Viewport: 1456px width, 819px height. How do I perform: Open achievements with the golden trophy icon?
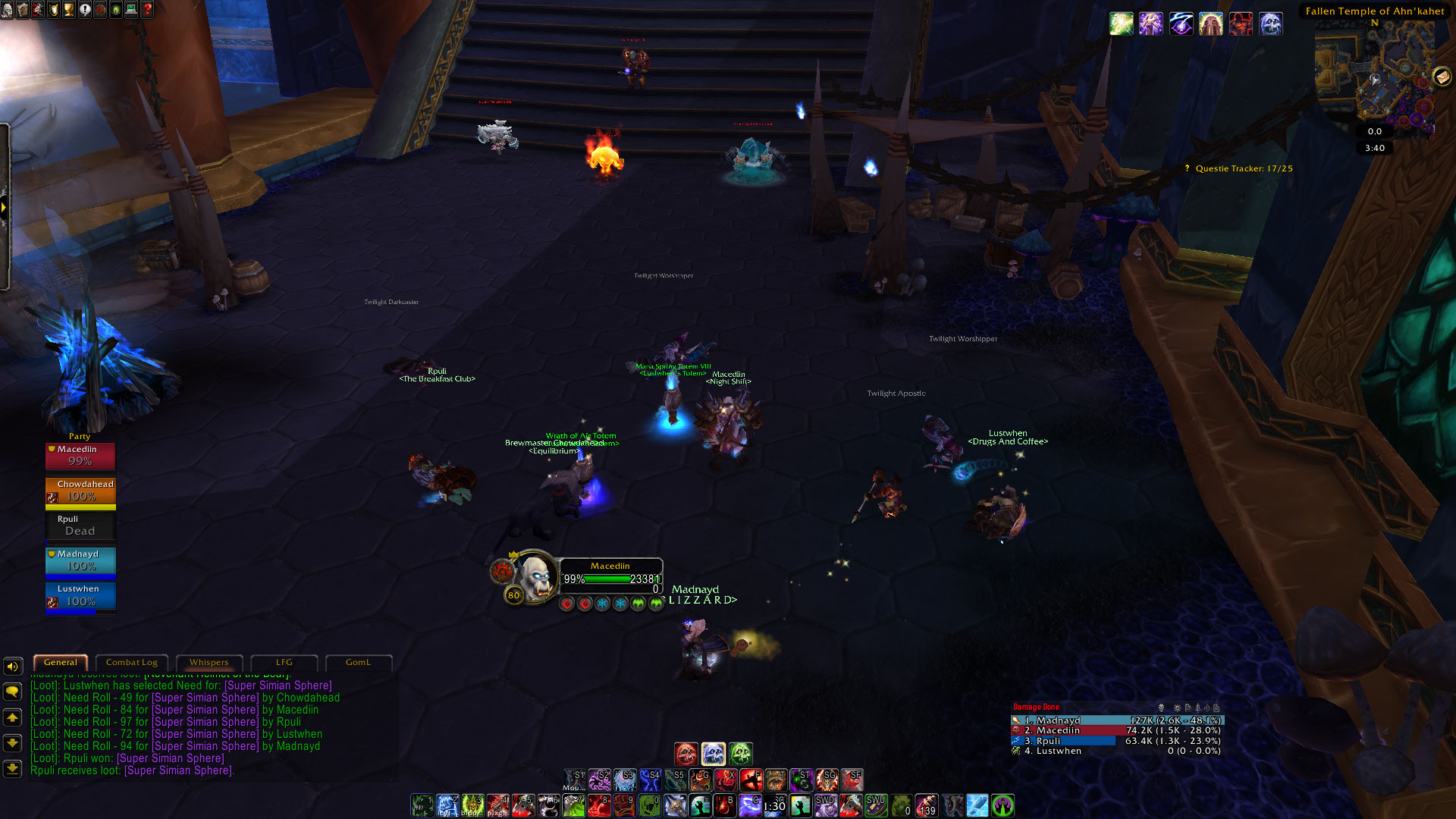point(69,10)
